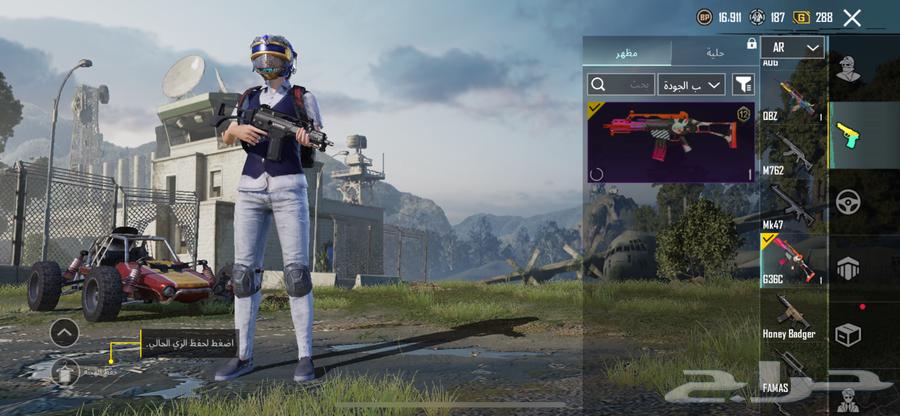Choose the M762 rifle in the list
Viewport: 900px width, 416px height.
pyautogui.click(x=794, y=153)
